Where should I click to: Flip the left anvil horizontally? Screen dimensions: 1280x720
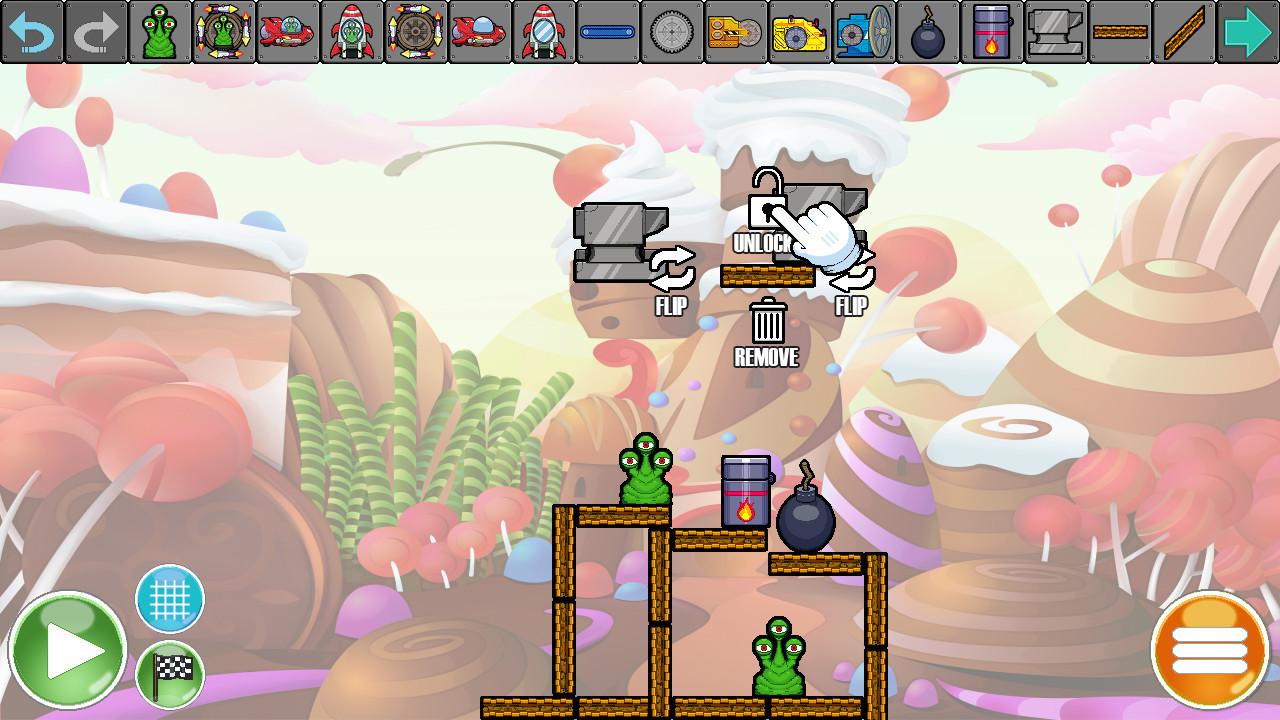coord(672,268)
